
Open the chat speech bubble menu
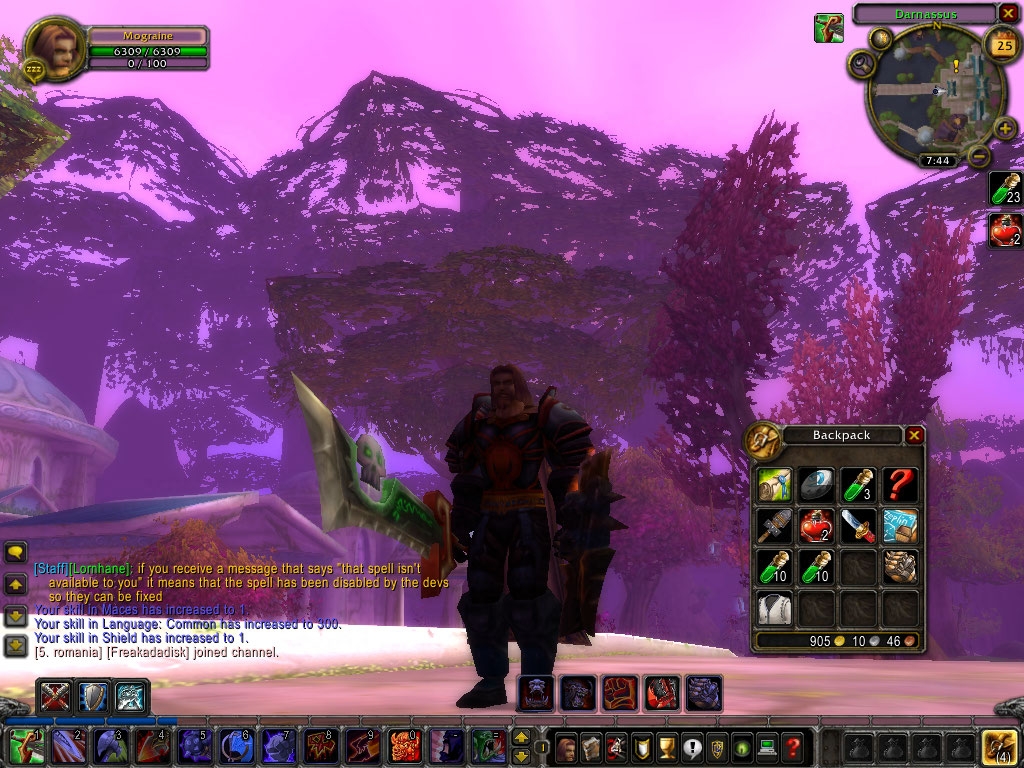pos(16,551)
